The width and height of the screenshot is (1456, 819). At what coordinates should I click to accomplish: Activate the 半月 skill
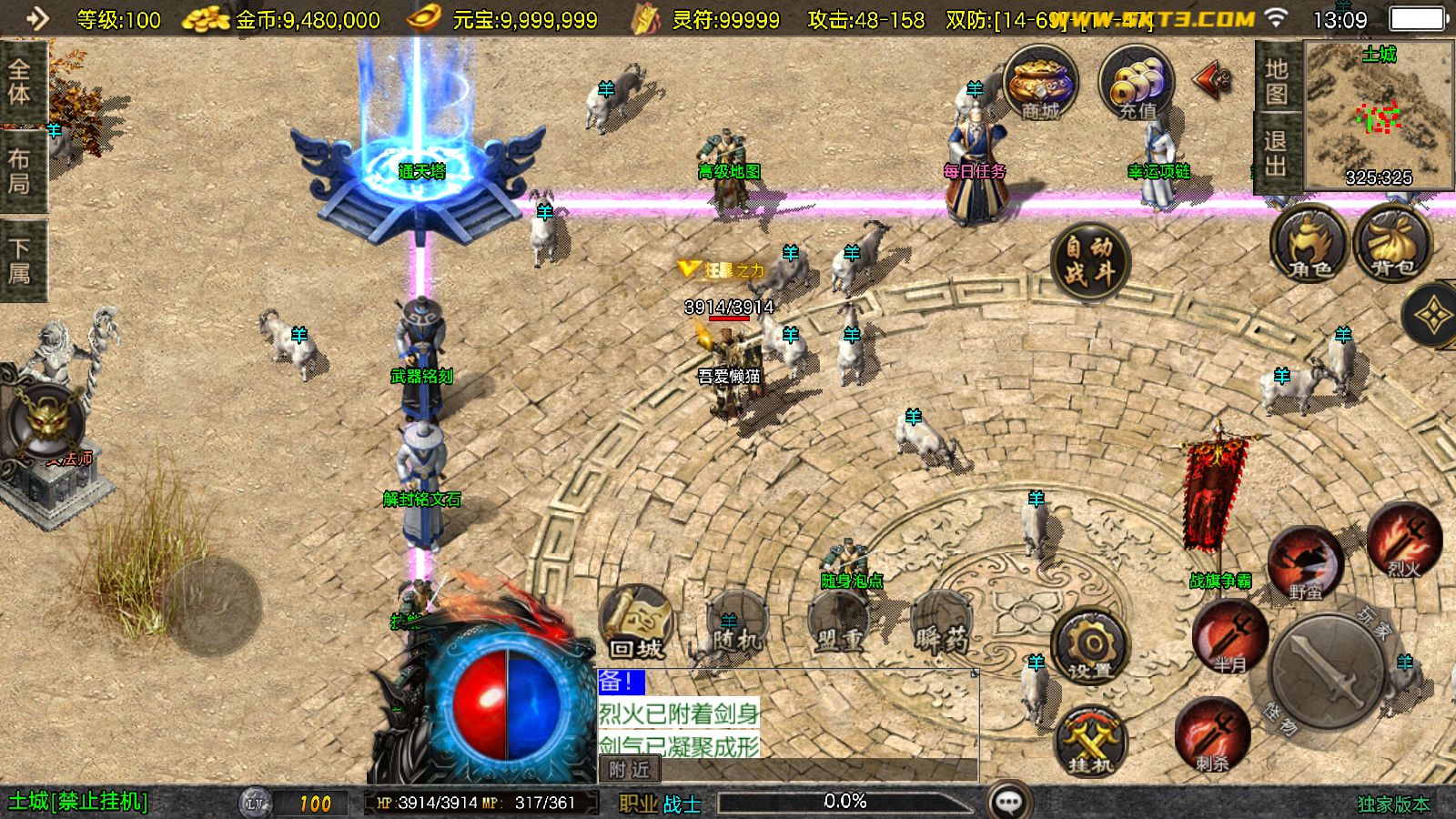(1230, 637)
